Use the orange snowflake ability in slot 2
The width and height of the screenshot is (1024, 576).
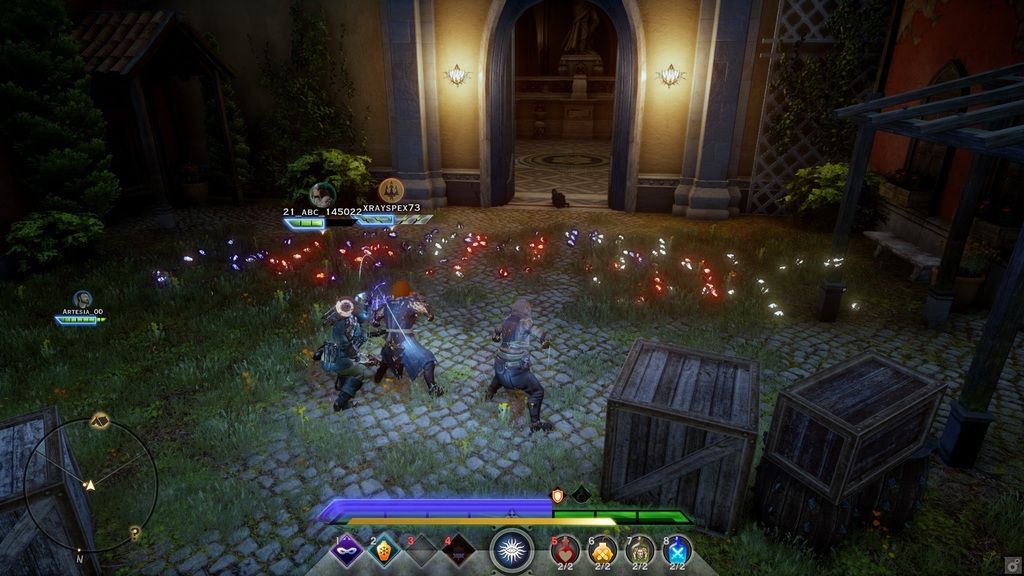coord(382,550)
